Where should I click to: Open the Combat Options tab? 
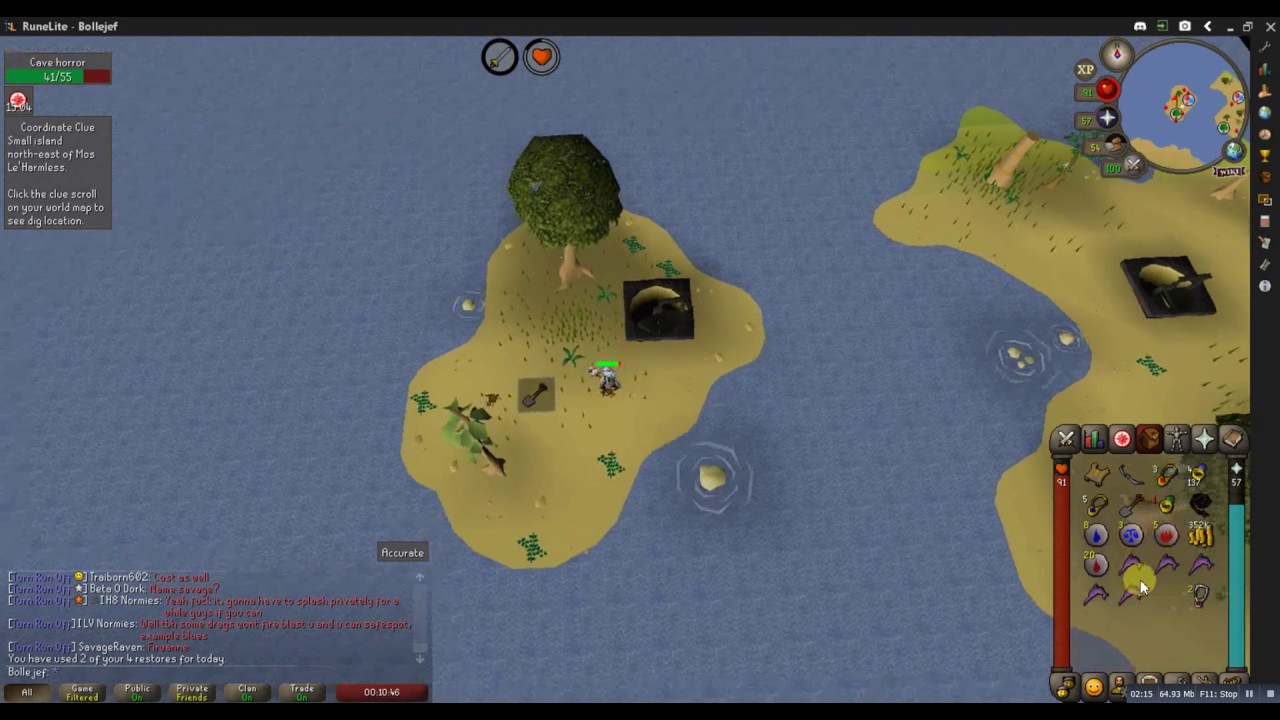[1066, 439]
